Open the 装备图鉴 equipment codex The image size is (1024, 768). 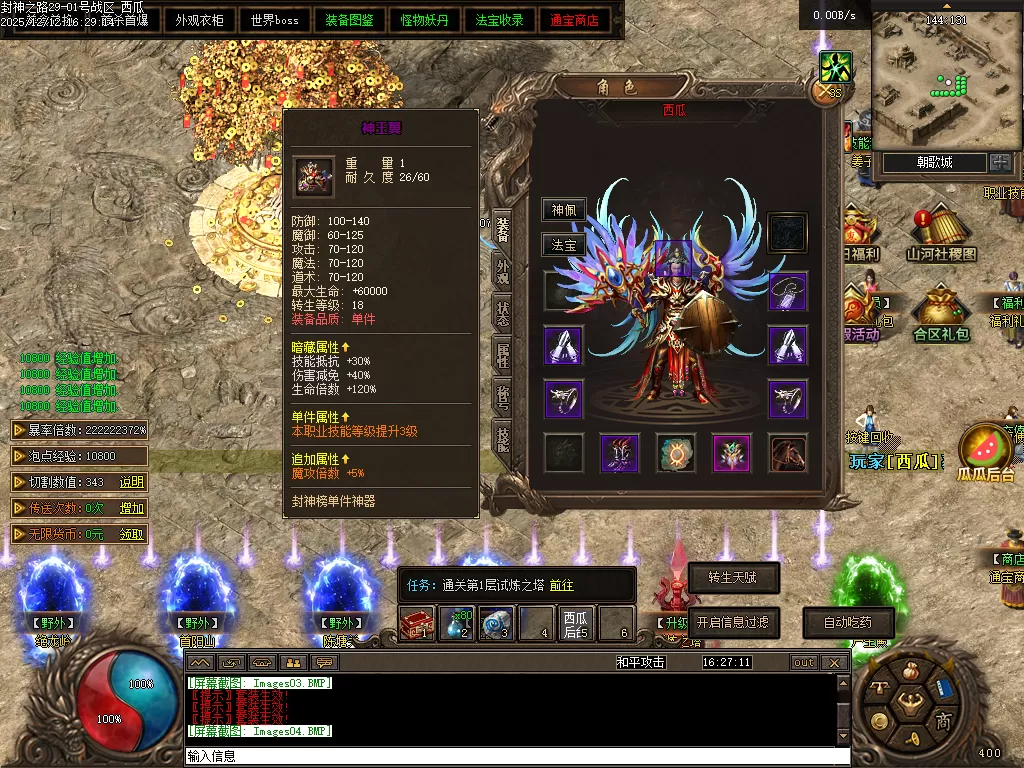click(350, 20)
